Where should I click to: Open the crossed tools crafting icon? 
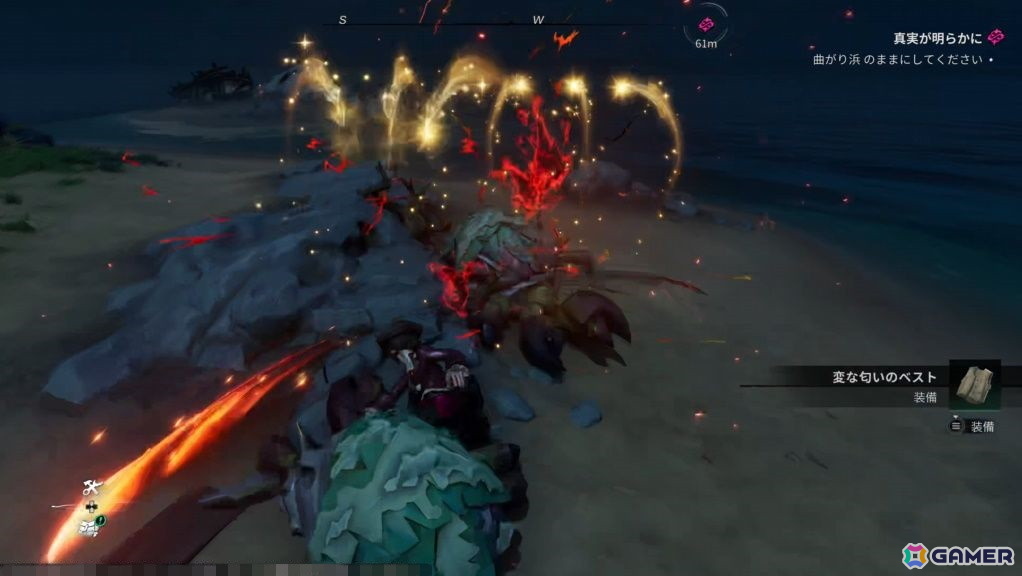click(91, 489)
